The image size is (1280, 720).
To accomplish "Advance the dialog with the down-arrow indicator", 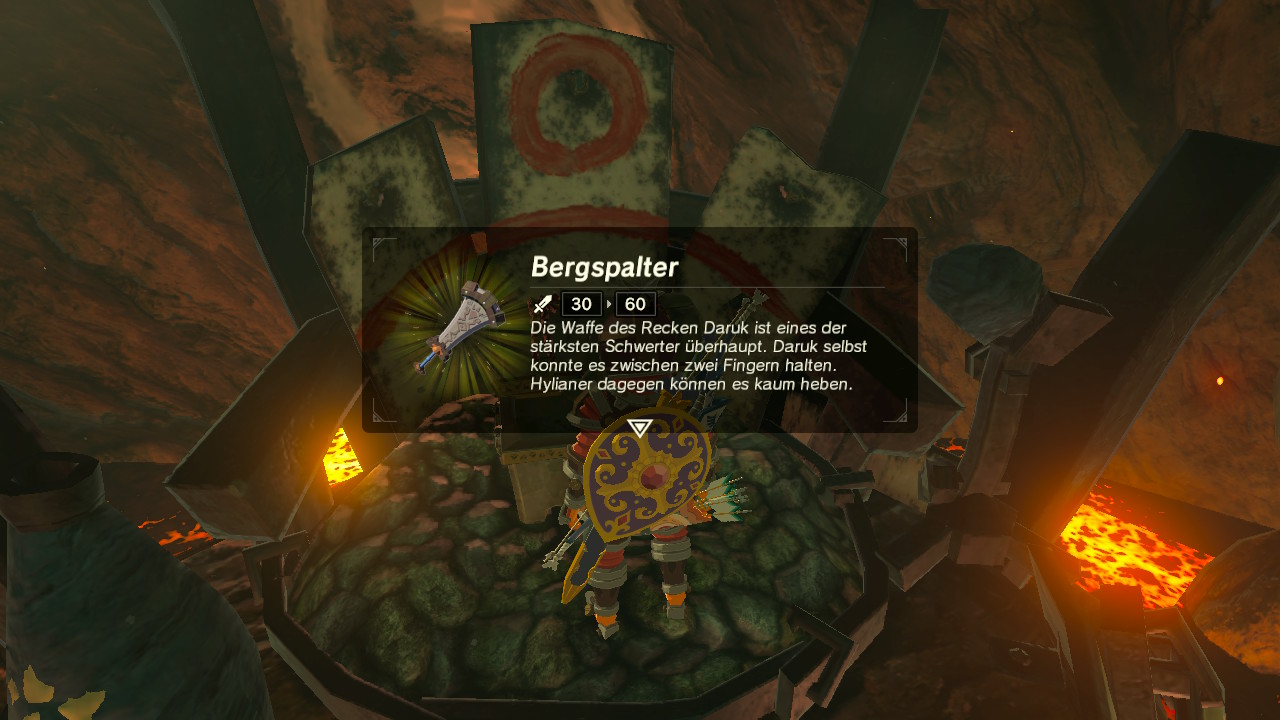I will point(640,428).
